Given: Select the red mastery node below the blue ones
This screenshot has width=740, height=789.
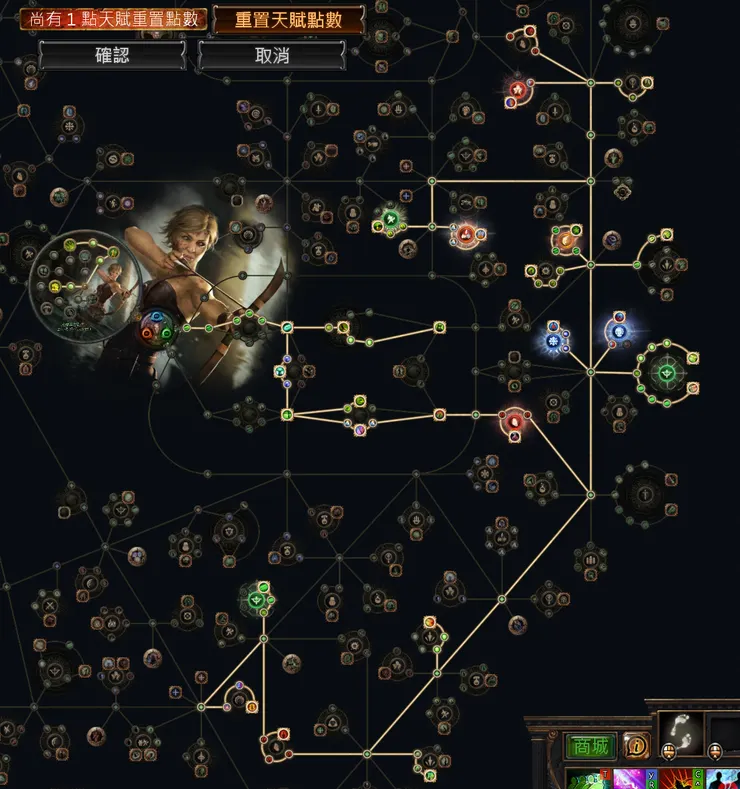Looking at the screenshot, I should click(x=514, y=423).
